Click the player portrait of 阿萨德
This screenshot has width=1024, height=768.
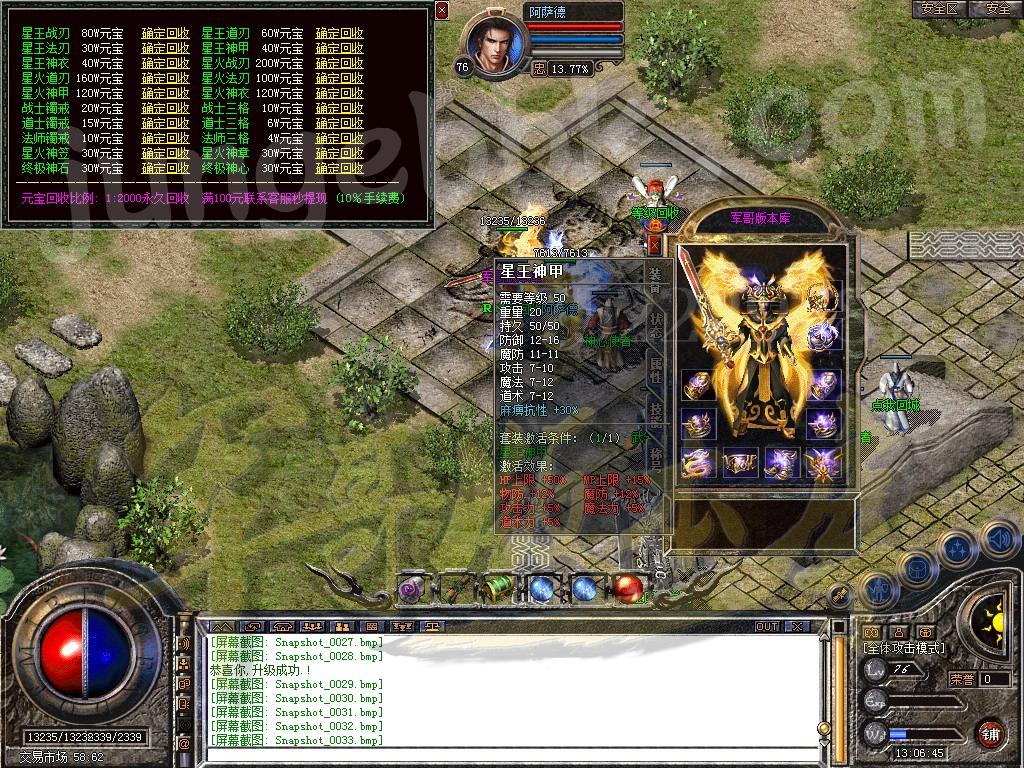[x=492, y=45]
